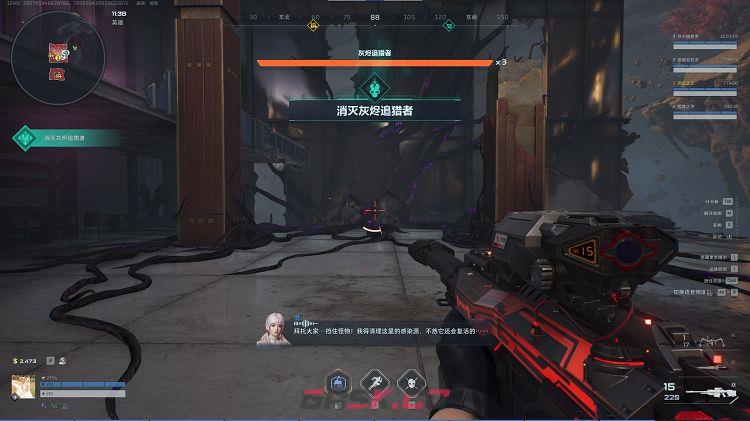Click the player character portrait
The width and height of the screenshot is (750, 421).
coord(23,386)
